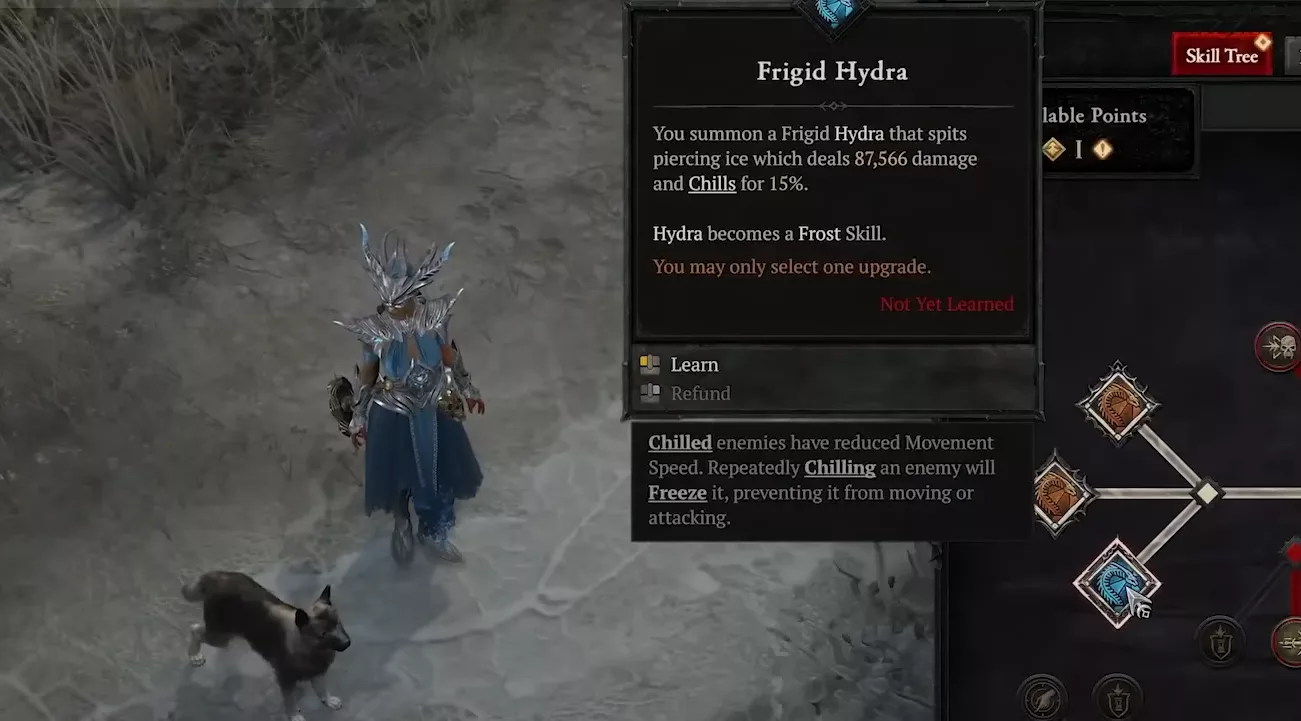Viewport: 1301px width, 721px height.
Task: Click the blue hydra icon above the tooltip
Action: click(830, 12)
